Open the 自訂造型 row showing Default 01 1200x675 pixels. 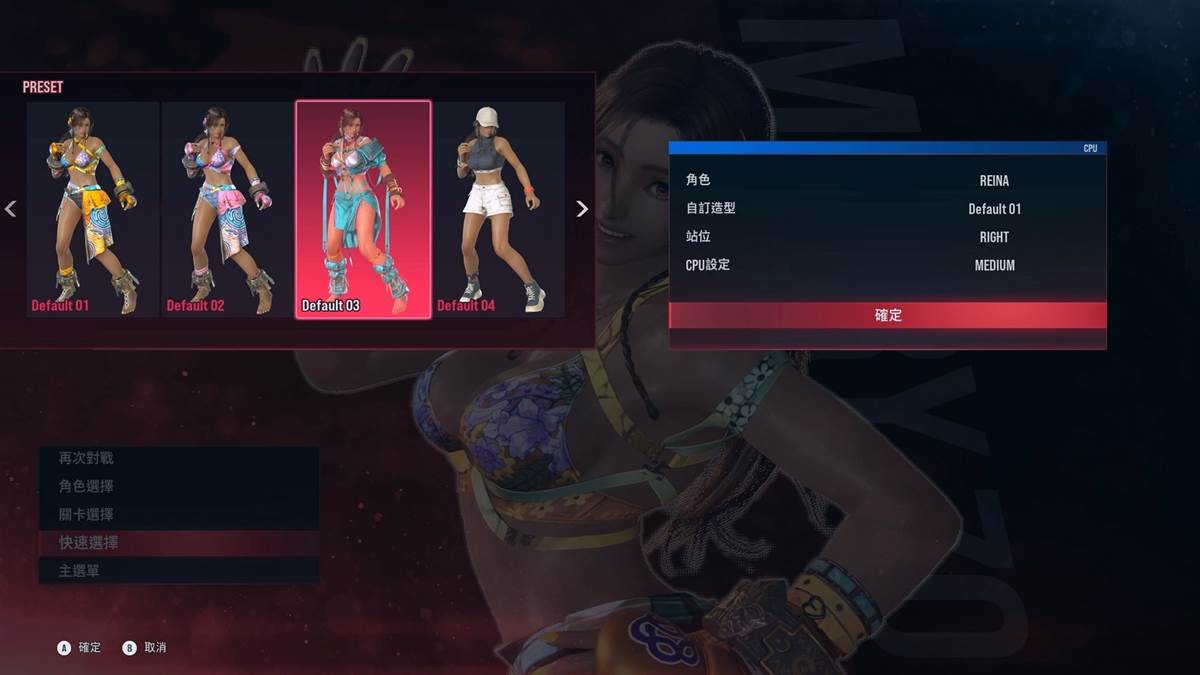tap(887, 209)
